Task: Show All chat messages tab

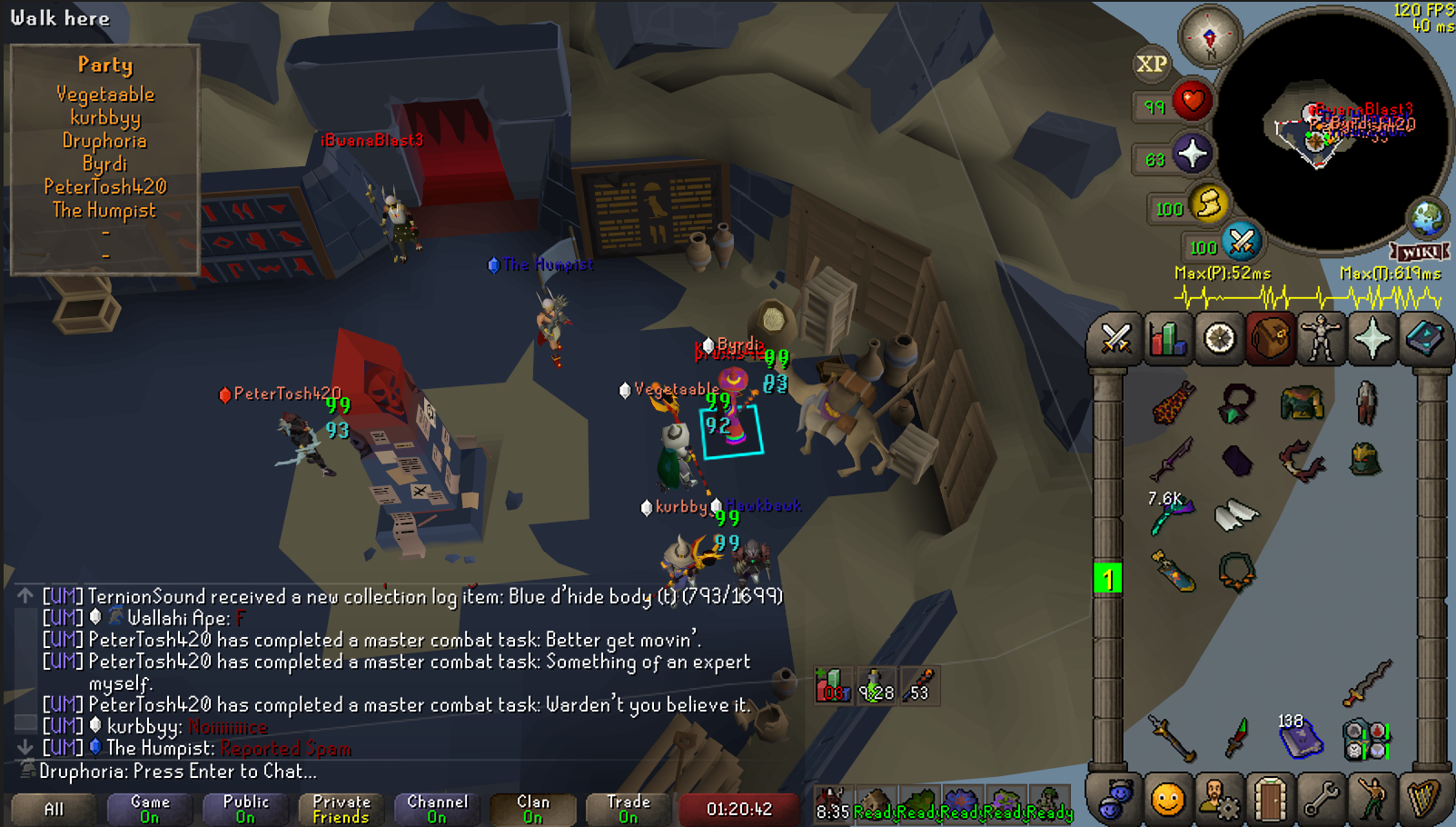Action: click(x=54, y=809)
